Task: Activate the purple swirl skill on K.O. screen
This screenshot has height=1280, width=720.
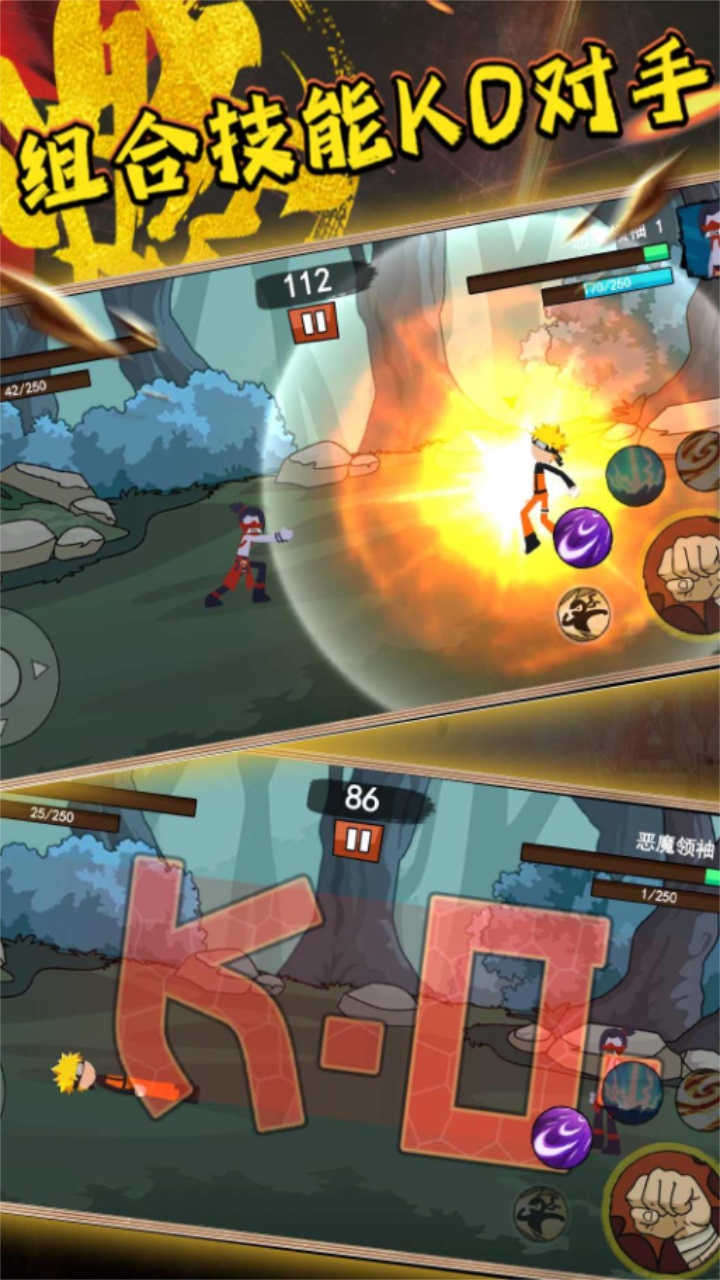Action: 561,1137
